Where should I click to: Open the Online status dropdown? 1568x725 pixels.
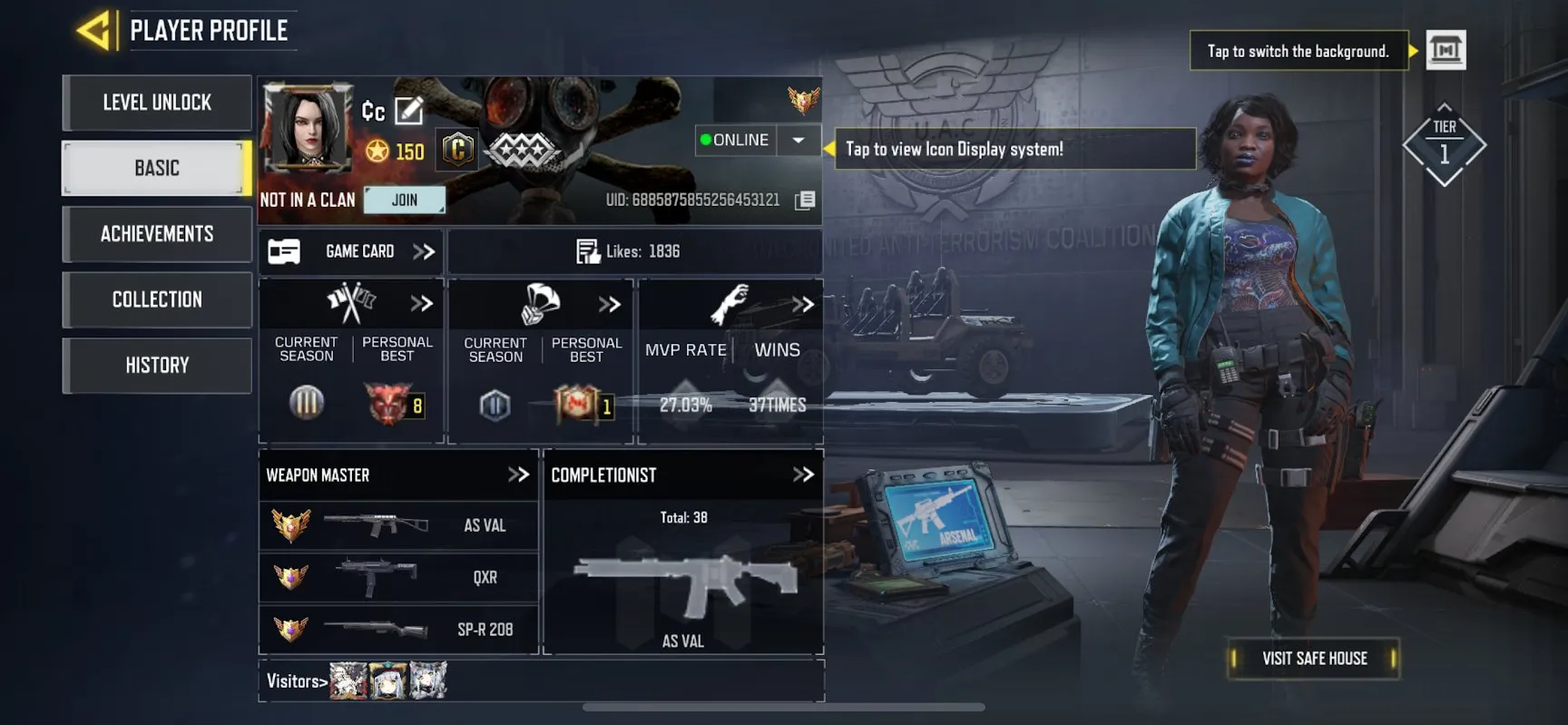pos(797,140)
